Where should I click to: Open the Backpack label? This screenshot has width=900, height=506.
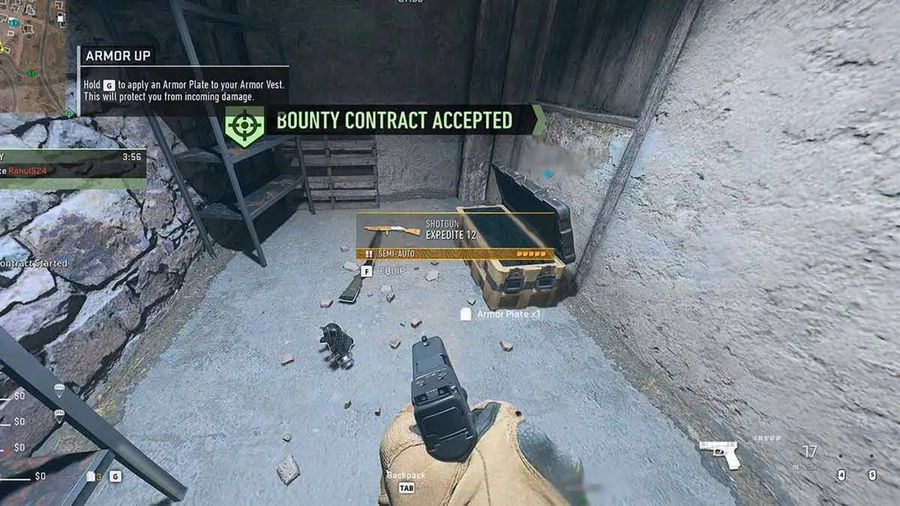point(406,476)
